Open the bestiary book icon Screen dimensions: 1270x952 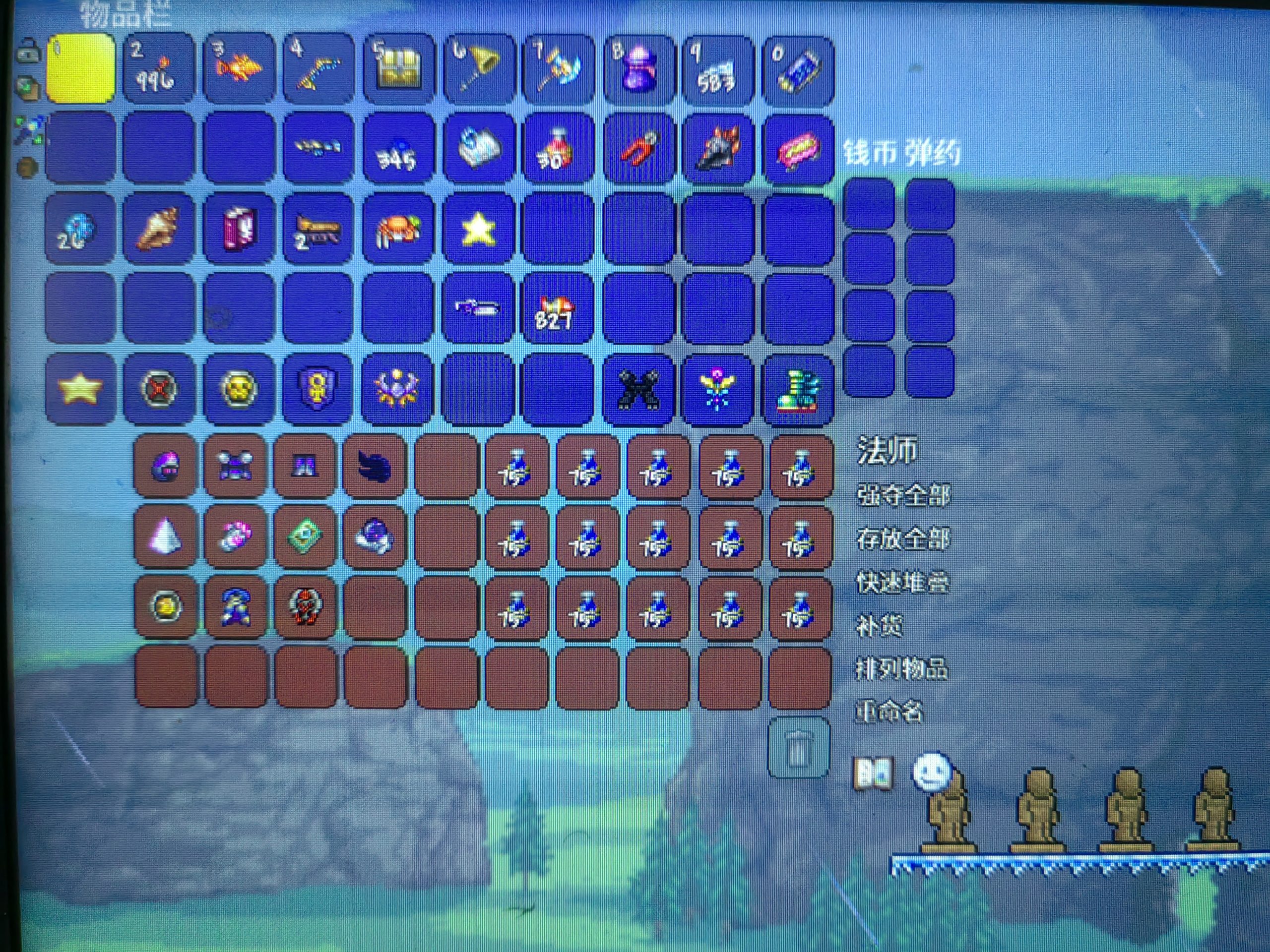click(x=873, y=774)
